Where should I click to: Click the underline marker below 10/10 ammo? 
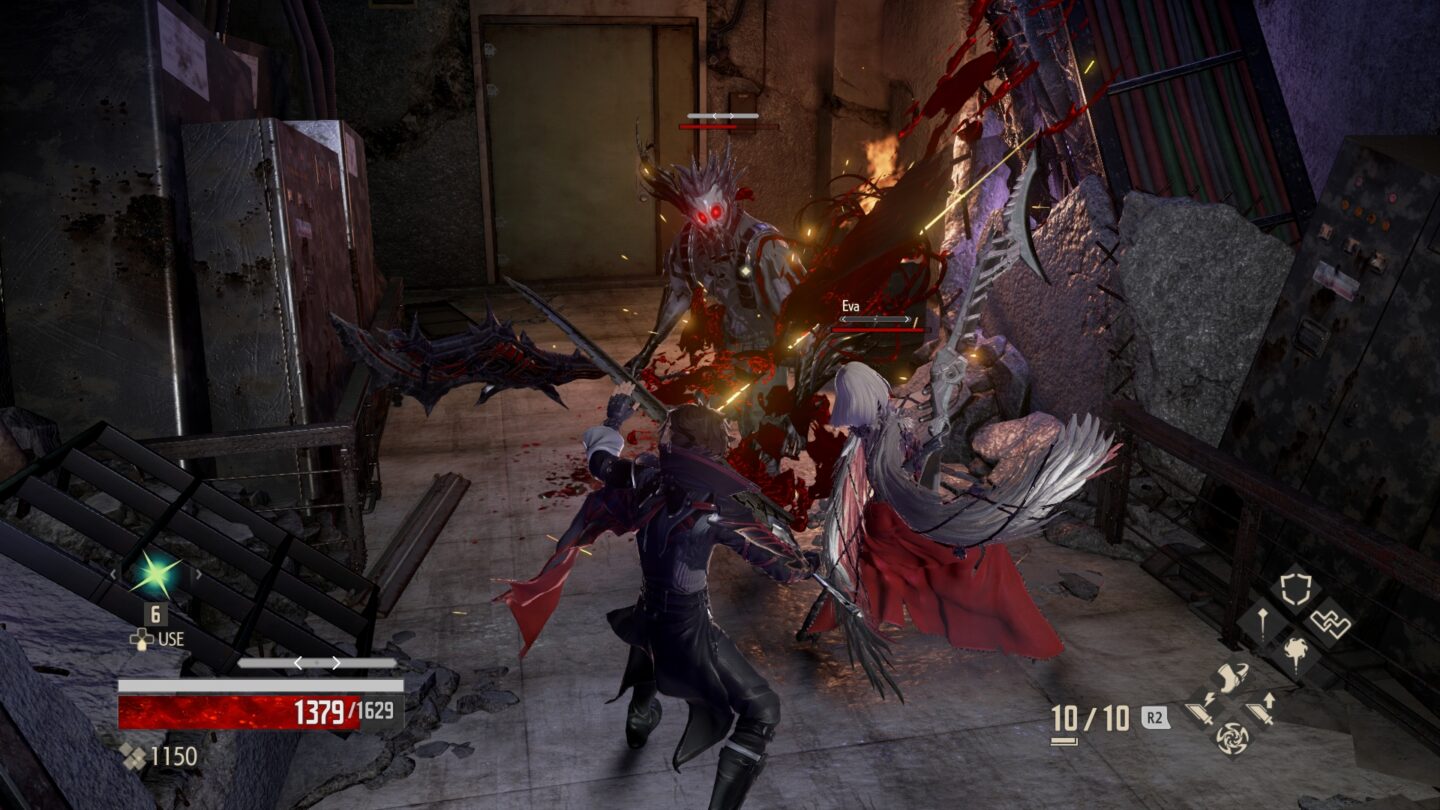tap(1063, 739)
